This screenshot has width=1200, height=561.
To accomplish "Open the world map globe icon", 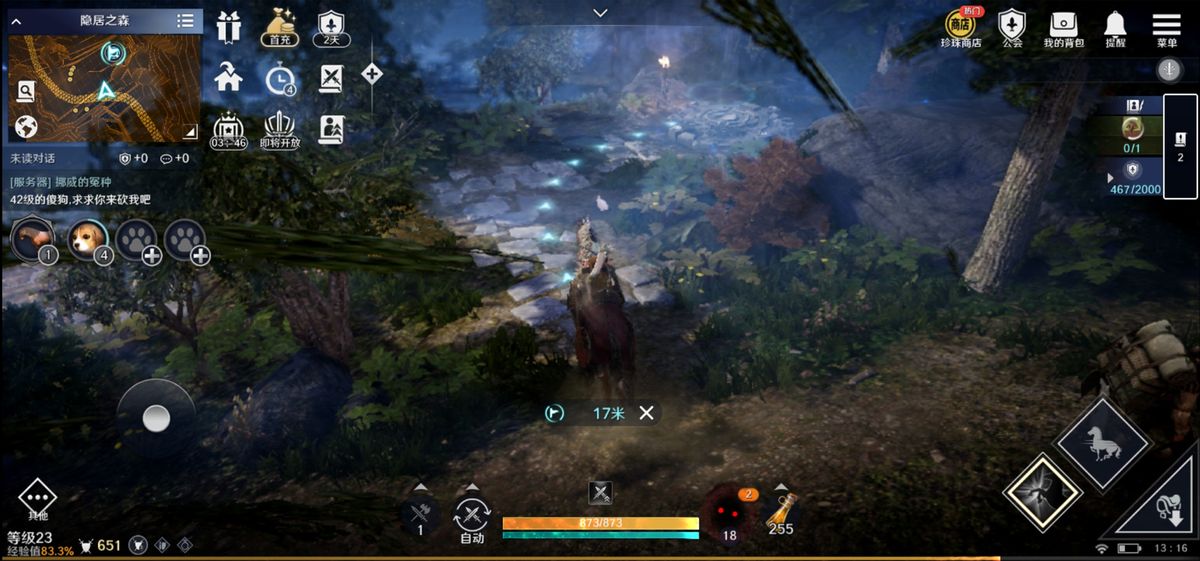I will click(x=26, y=127).
